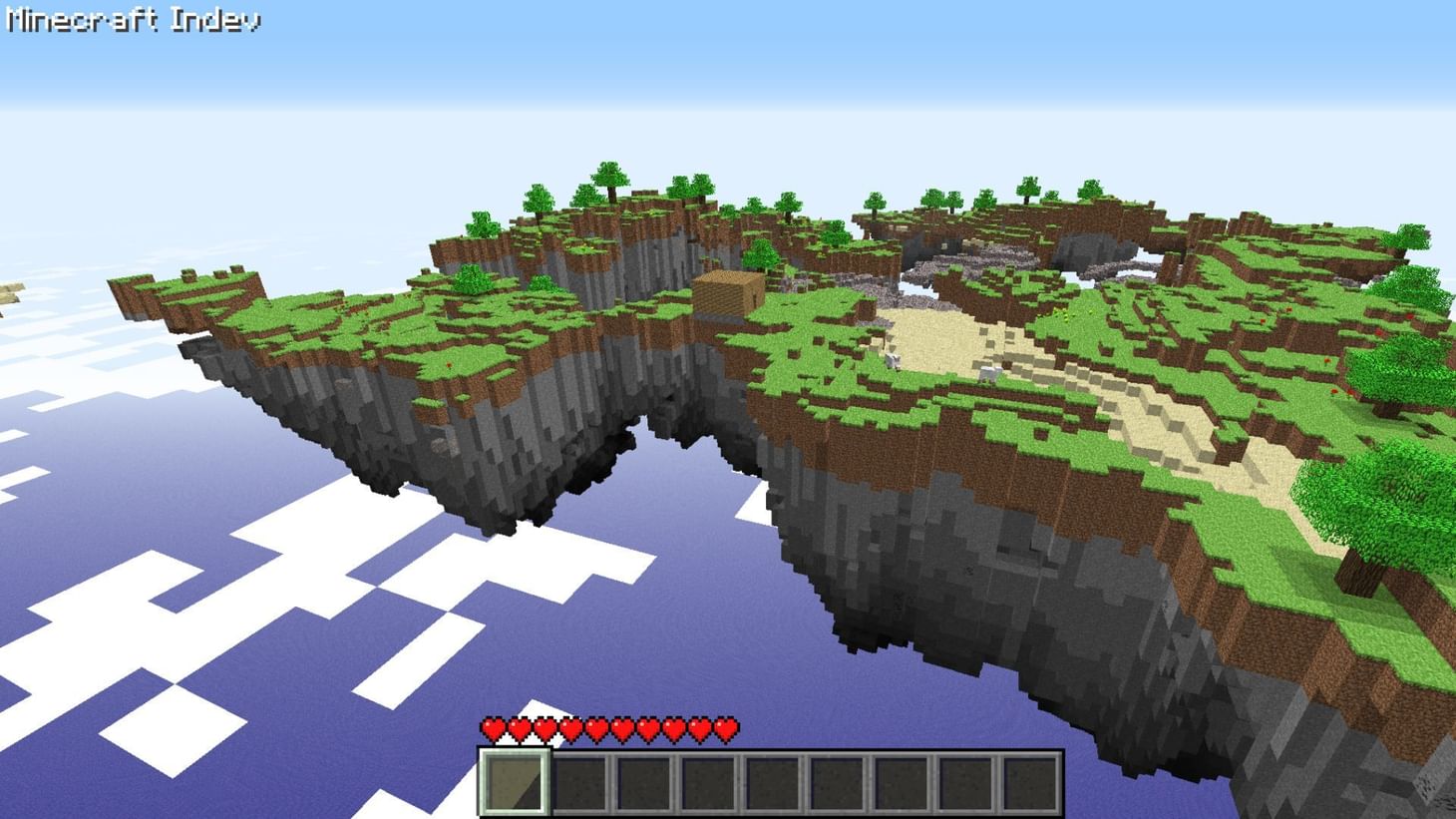1456x819 pixels.
Task: Click the sheep standing on the sand
Action: click(x=893, y=362)
